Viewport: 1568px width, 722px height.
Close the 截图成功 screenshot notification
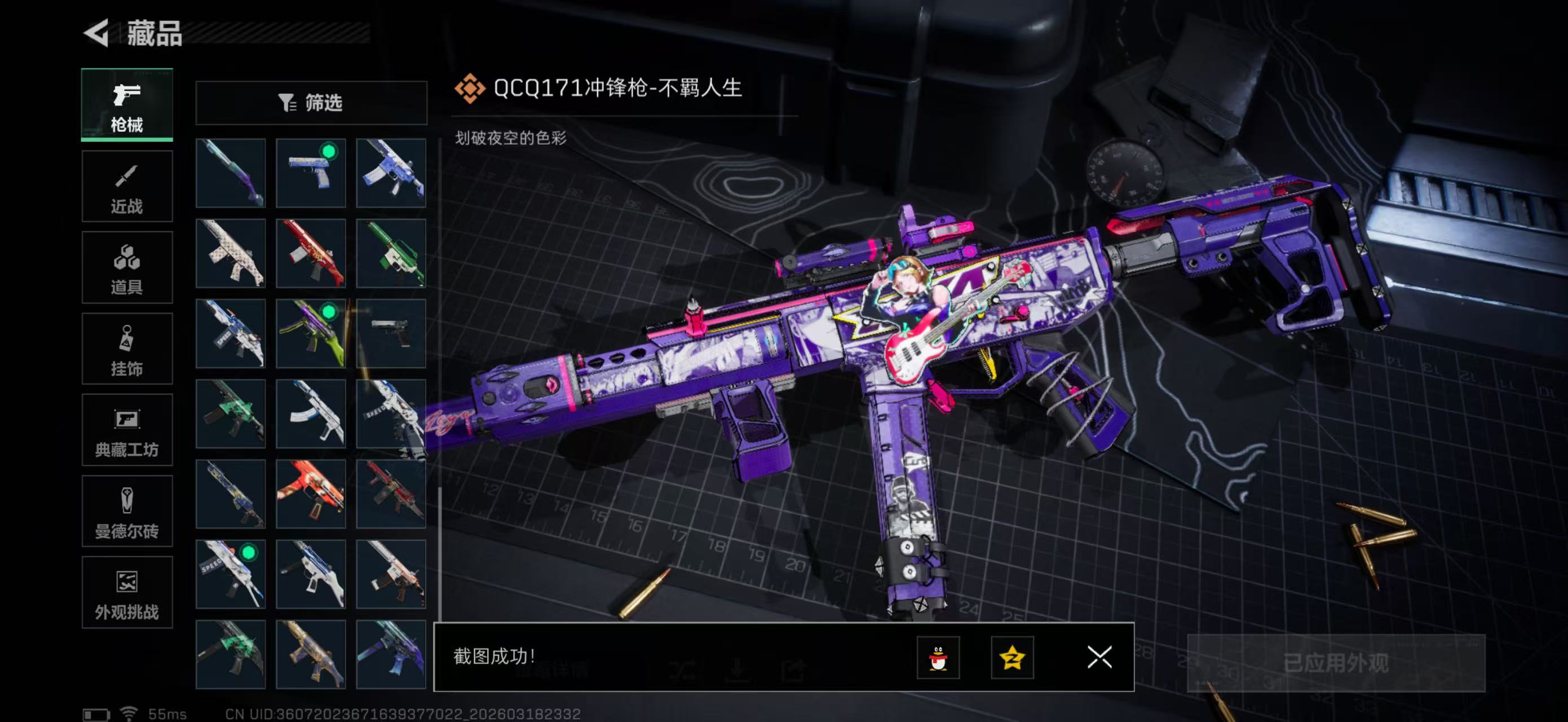(x=1099, y=658)
